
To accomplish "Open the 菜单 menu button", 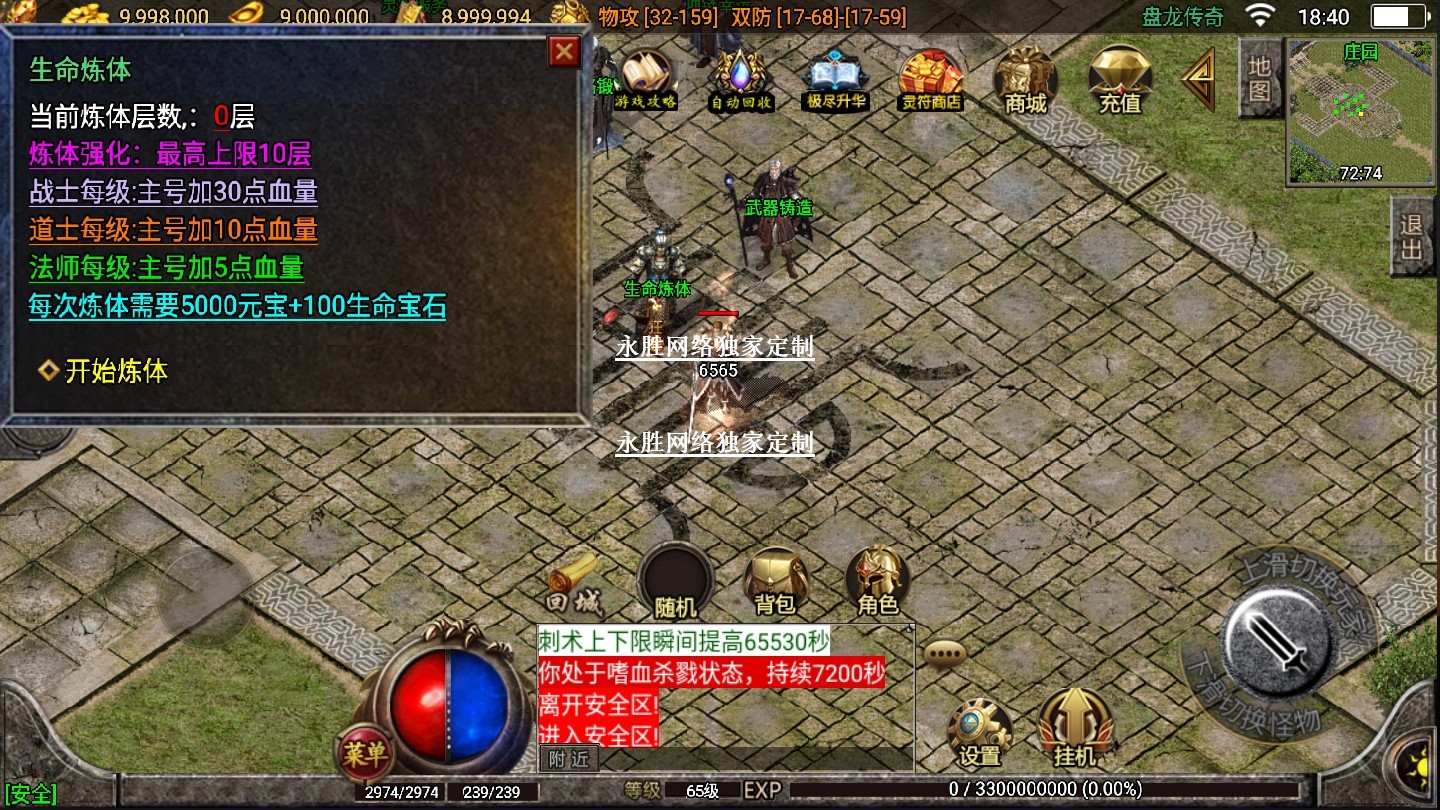I will coord(365,754).
